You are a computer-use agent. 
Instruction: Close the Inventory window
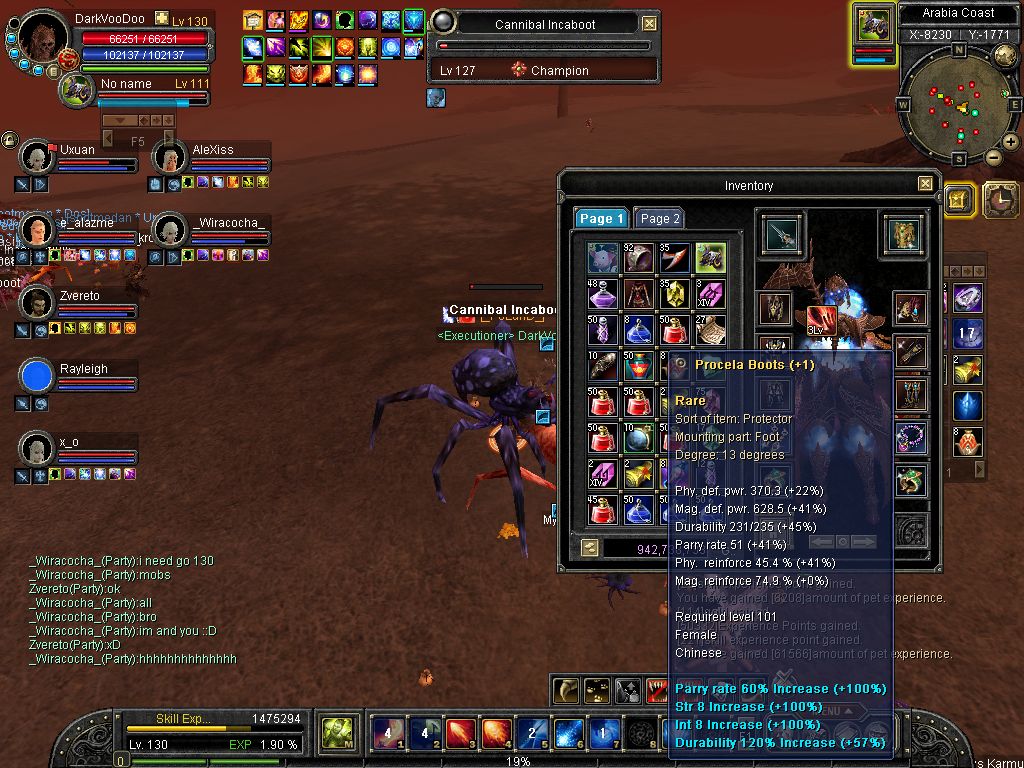pyautogui.click(x=925, y=184)
